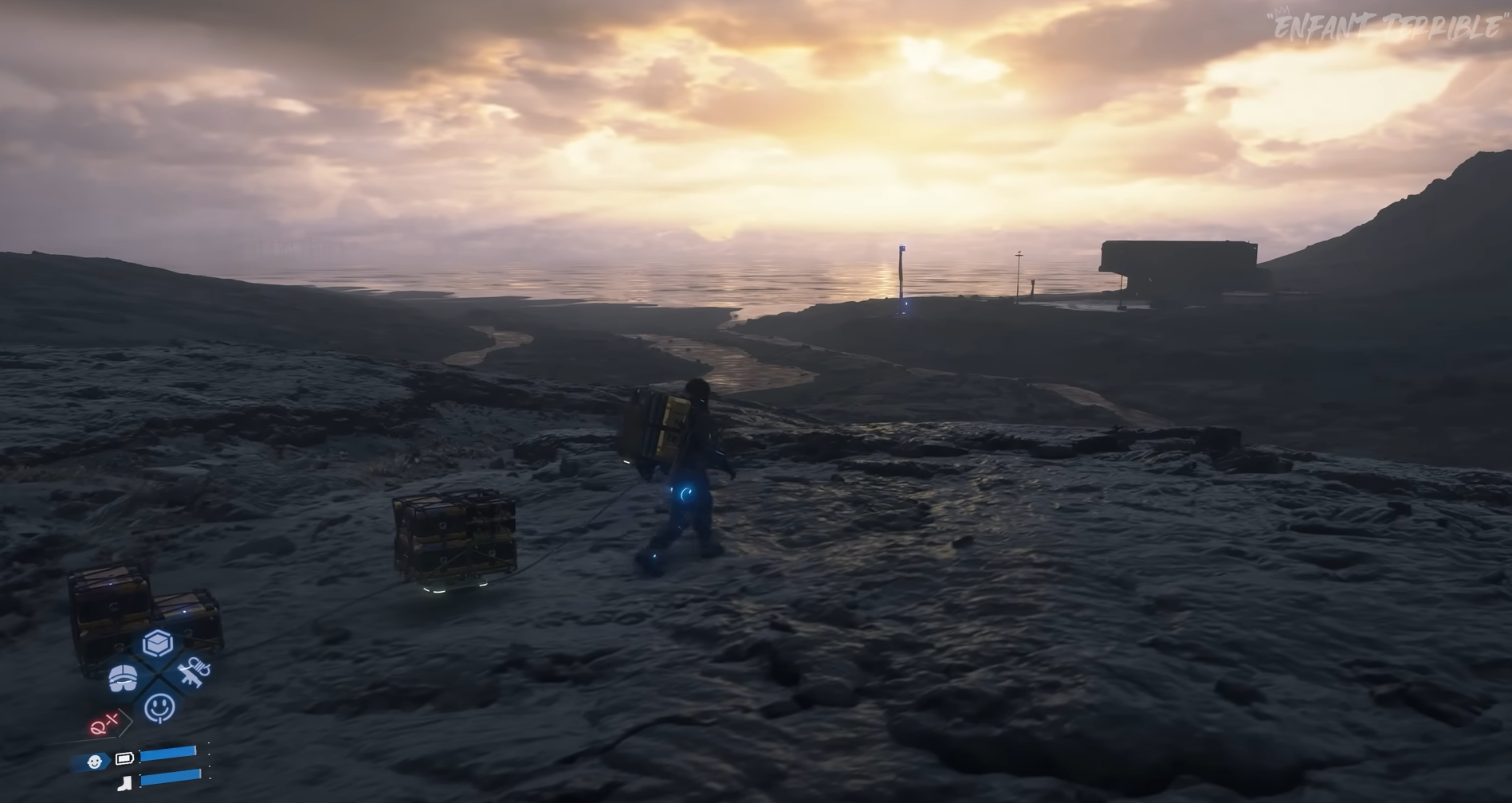Select the smiley social gesture icon
The width and height of the screenshot is (1512, 803).
159,705
